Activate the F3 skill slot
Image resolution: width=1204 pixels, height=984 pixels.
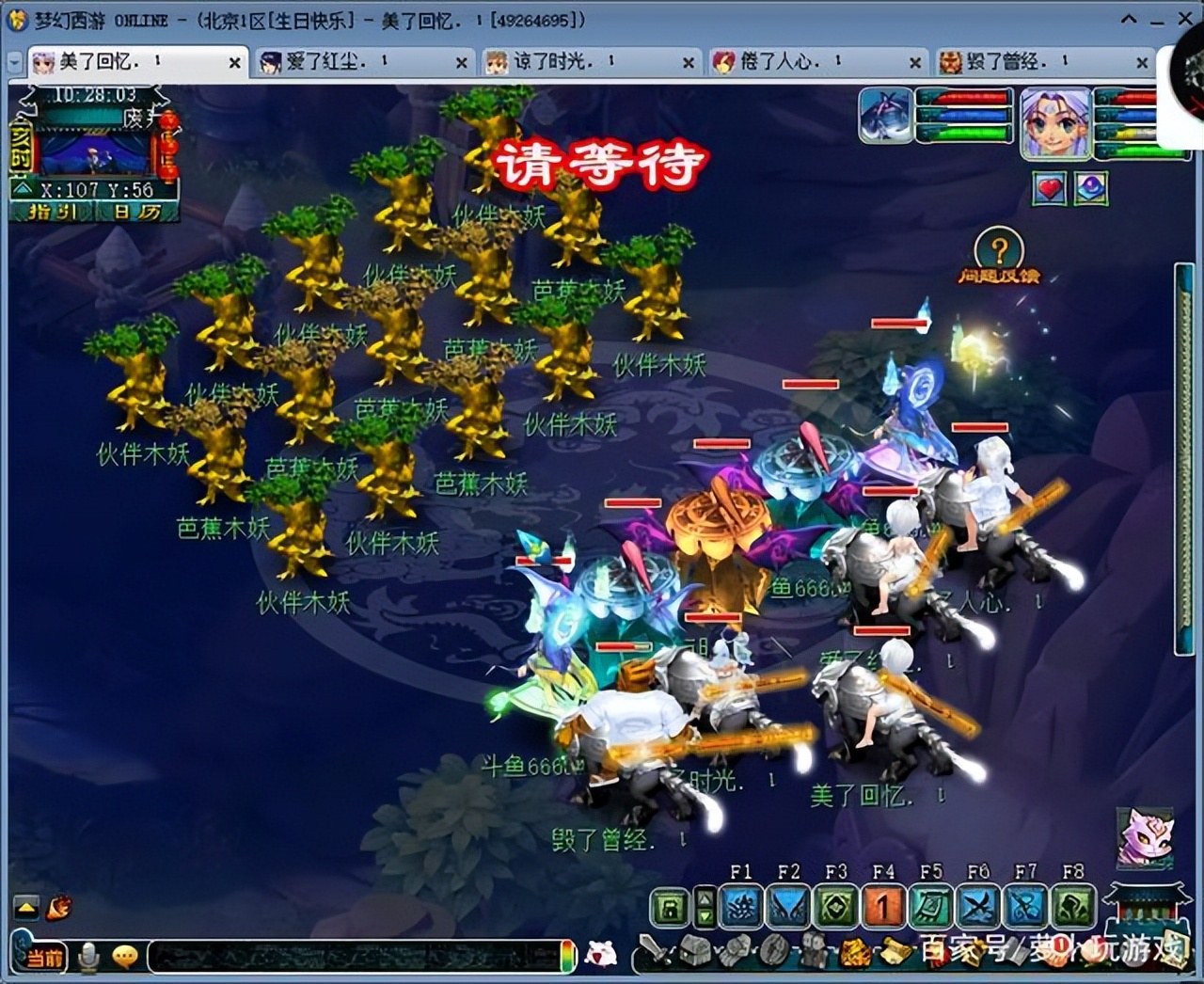(x=835, y=907)
